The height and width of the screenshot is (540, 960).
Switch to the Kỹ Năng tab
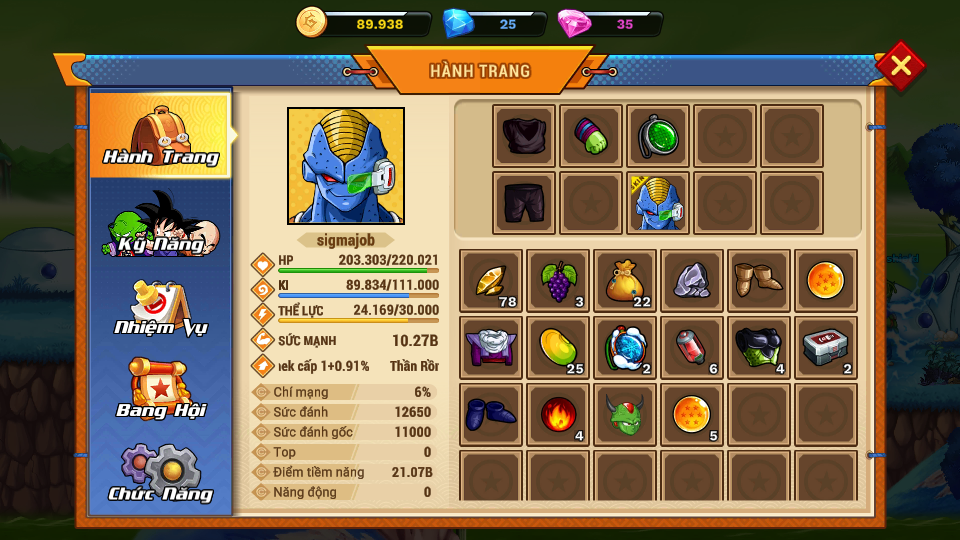point(160,222)
